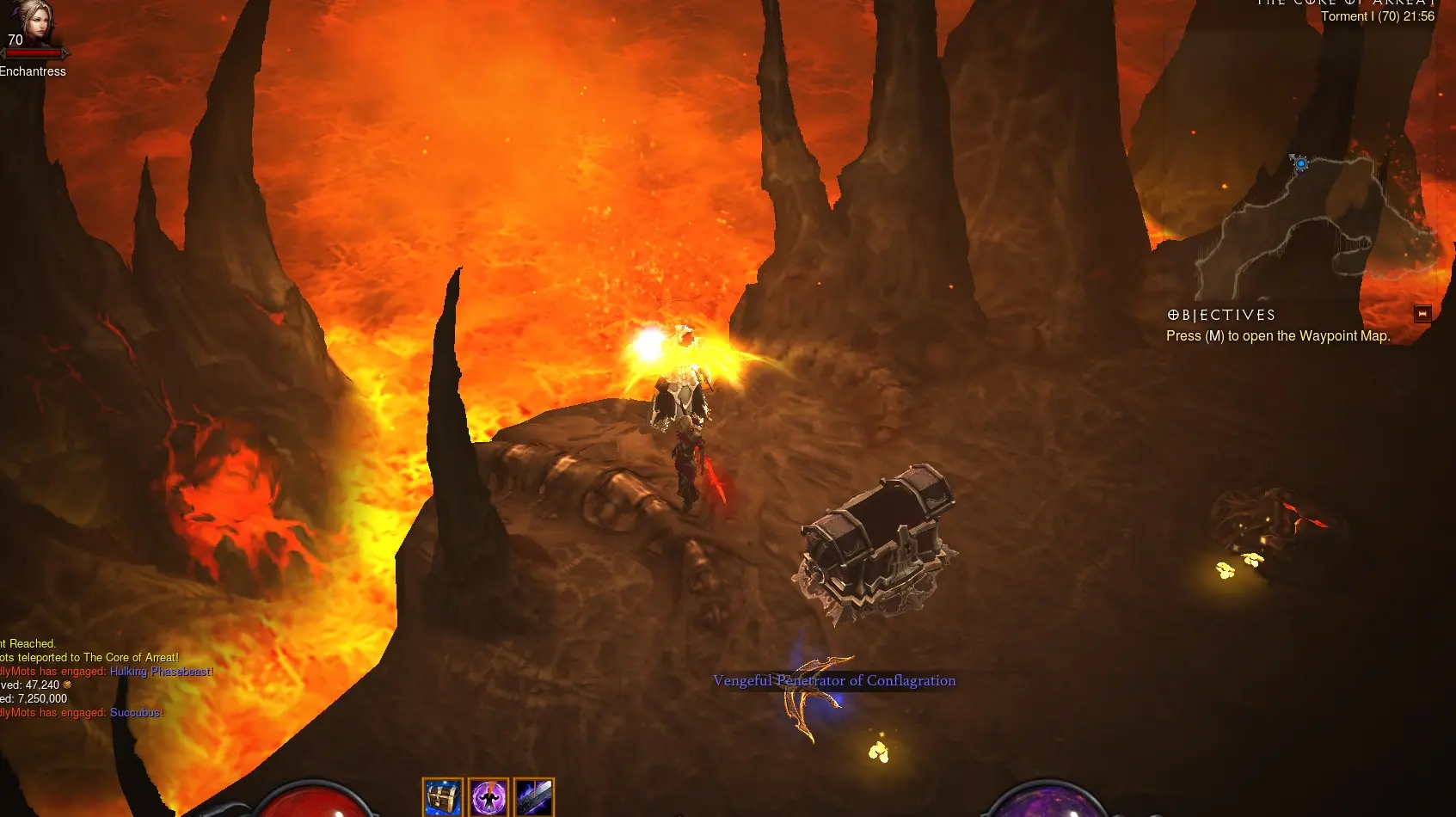The width and height of the screenshot is (1456, 817).
Task: Pick up Vengeful Penetrator of Conflagration item label
Action: tap(833, 681)
